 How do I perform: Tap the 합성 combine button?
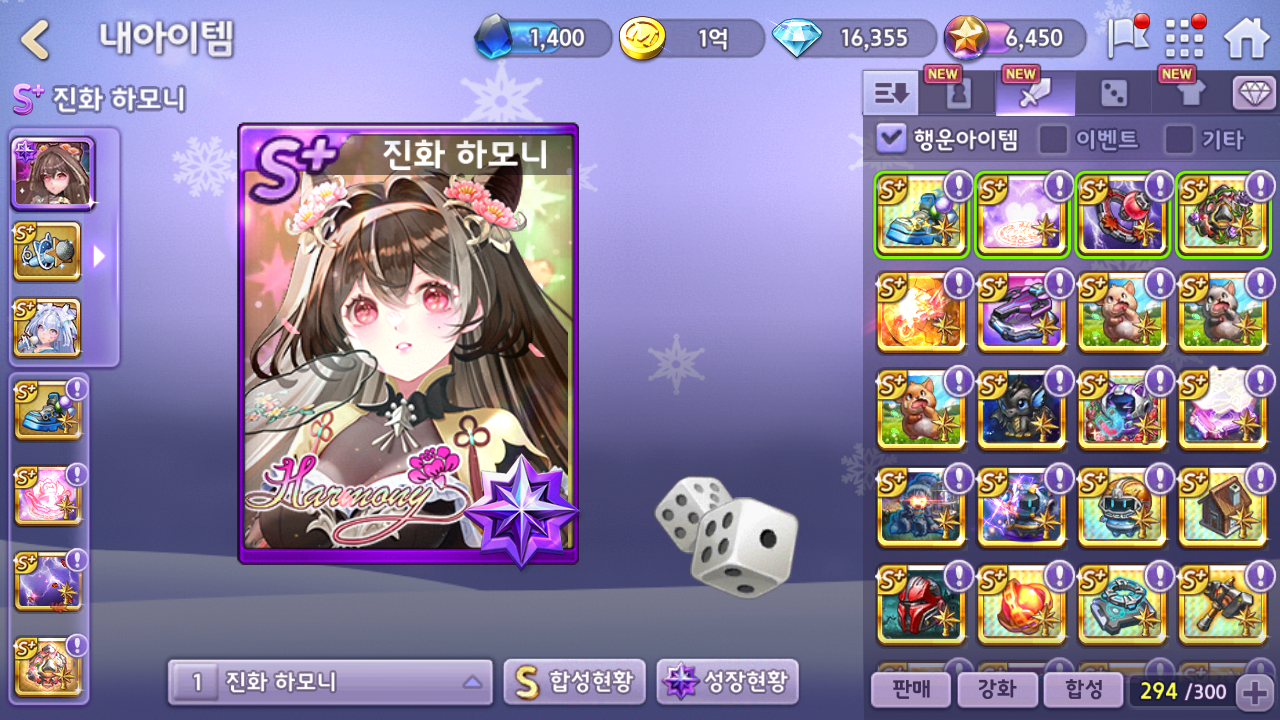coord(1083,690)
